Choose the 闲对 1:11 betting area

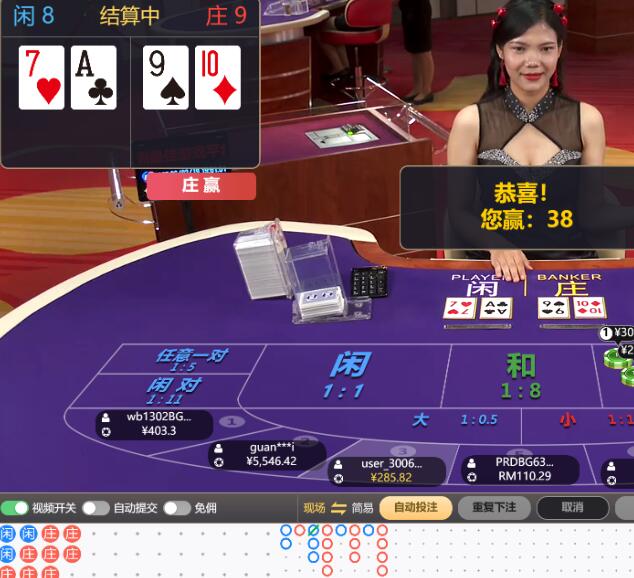point(174,390)
